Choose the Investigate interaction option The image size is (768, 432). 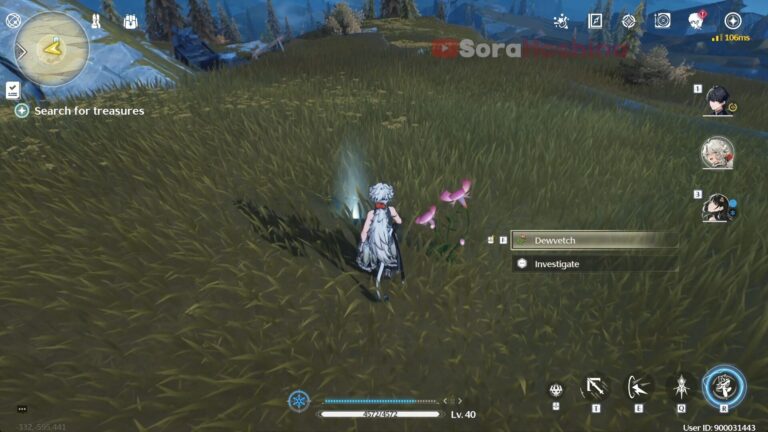point(593,264)
